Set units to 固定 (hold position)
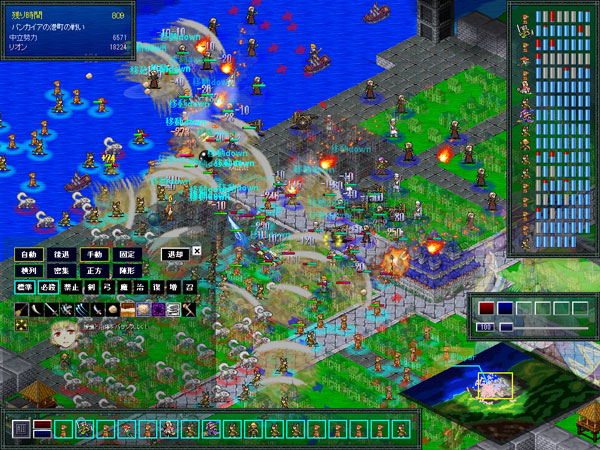 (x=126, y=254)
